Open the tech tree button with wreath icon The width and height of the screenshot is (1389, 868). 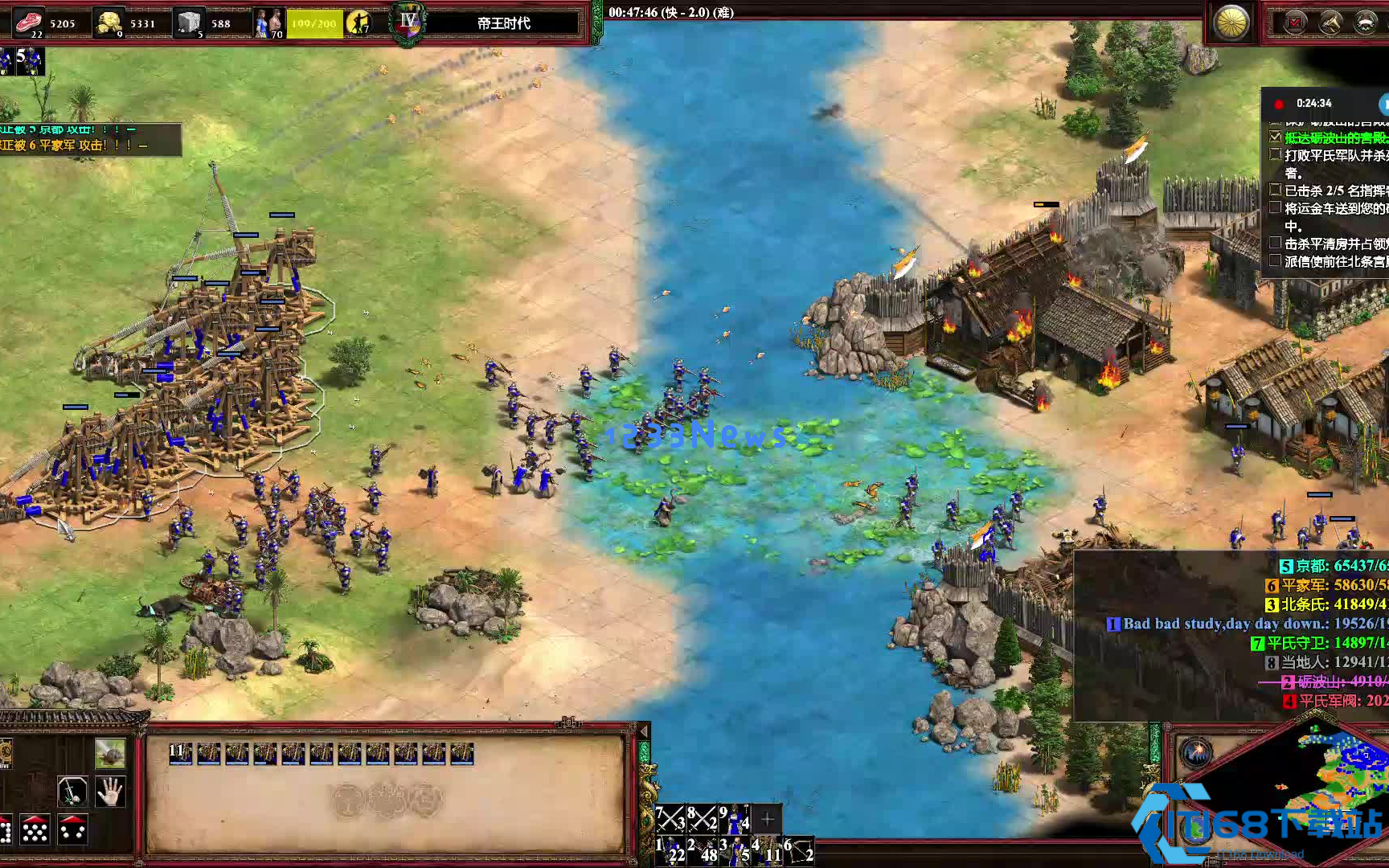(x=1366, y=23)
